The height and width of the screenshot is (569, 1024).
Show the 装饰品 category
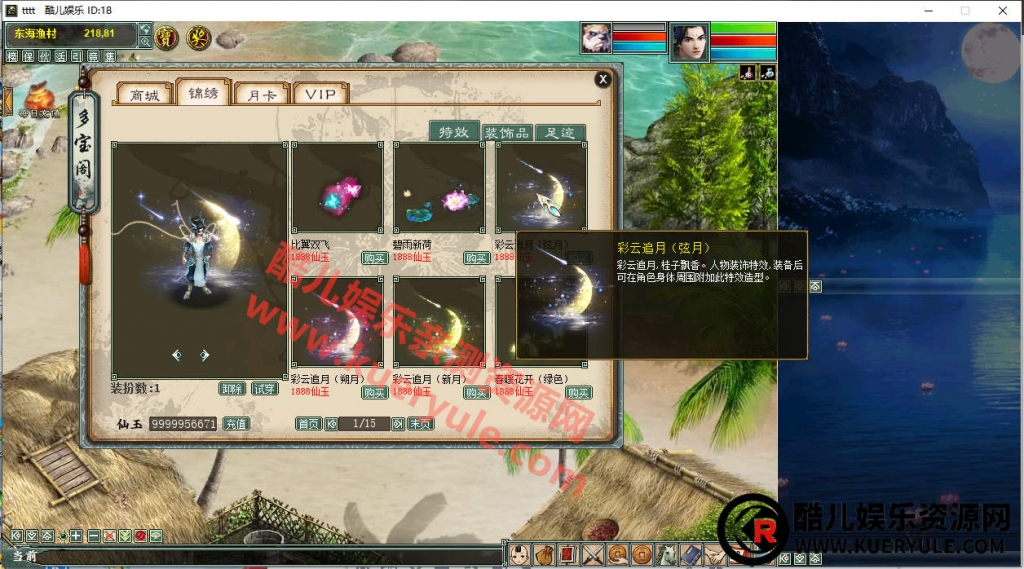506,132
